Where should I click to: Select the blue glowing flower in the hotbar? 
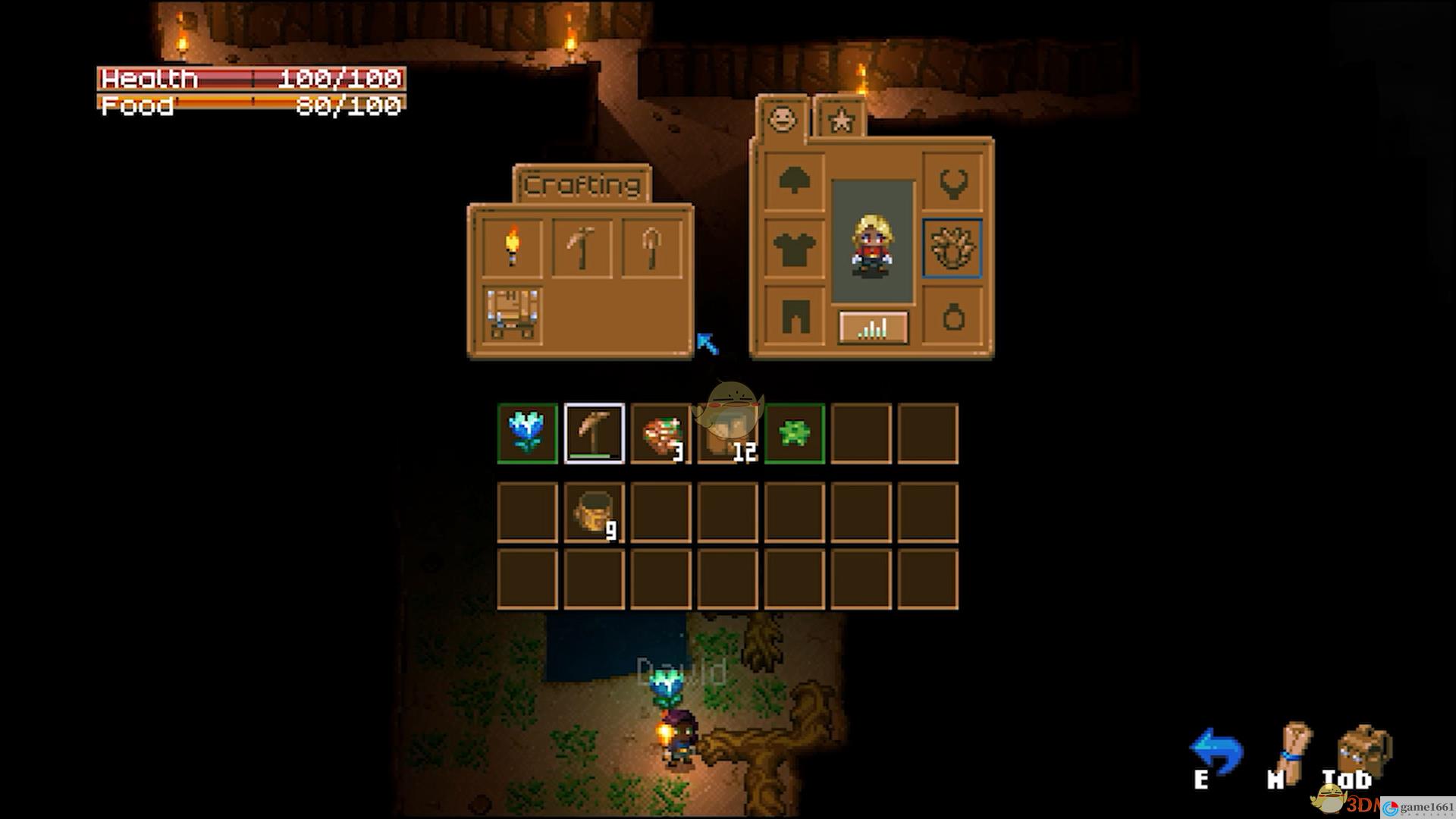click(527, 433)
